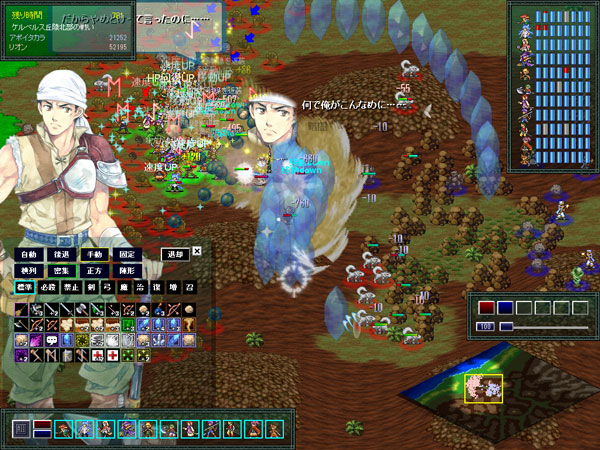Viewport: 600px width, 450px height.
Task: Open the 剣 (sword) skill tab
Action: [x=92, y=288]
